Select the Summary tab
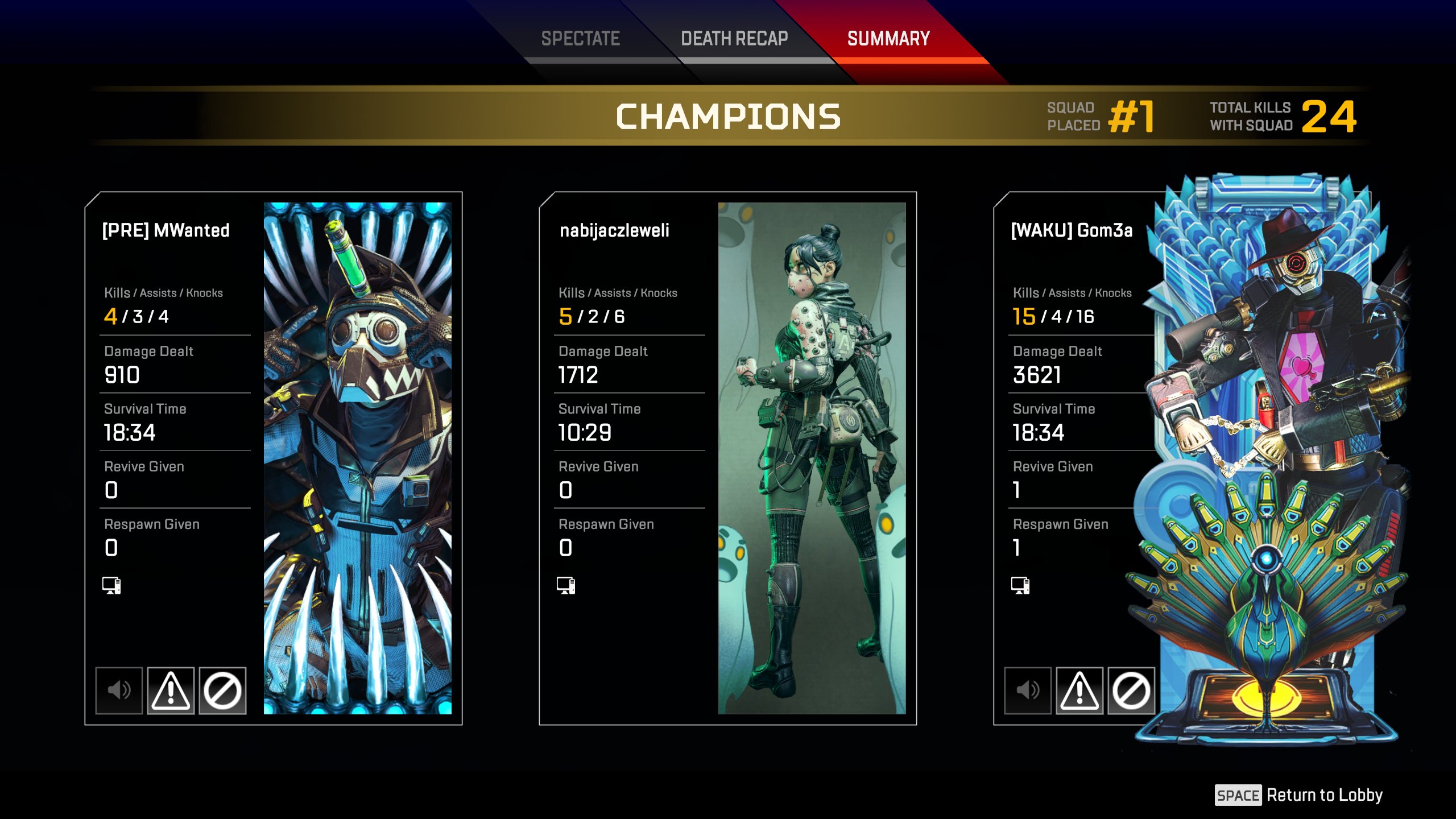This screenshot has height=819, width=1456. [888, 39]
